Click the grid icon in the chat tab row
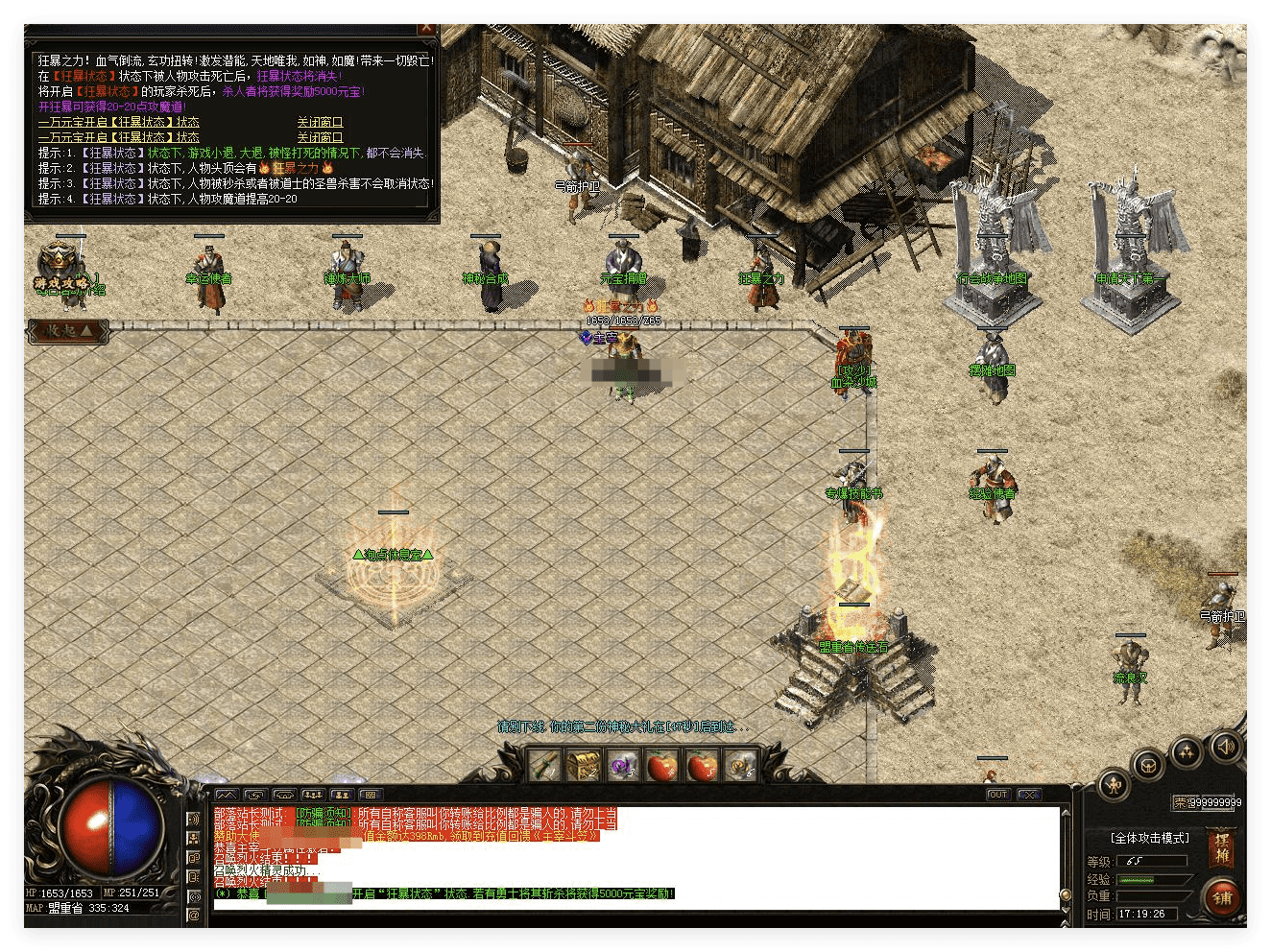1271x952 pixels. 370,795
